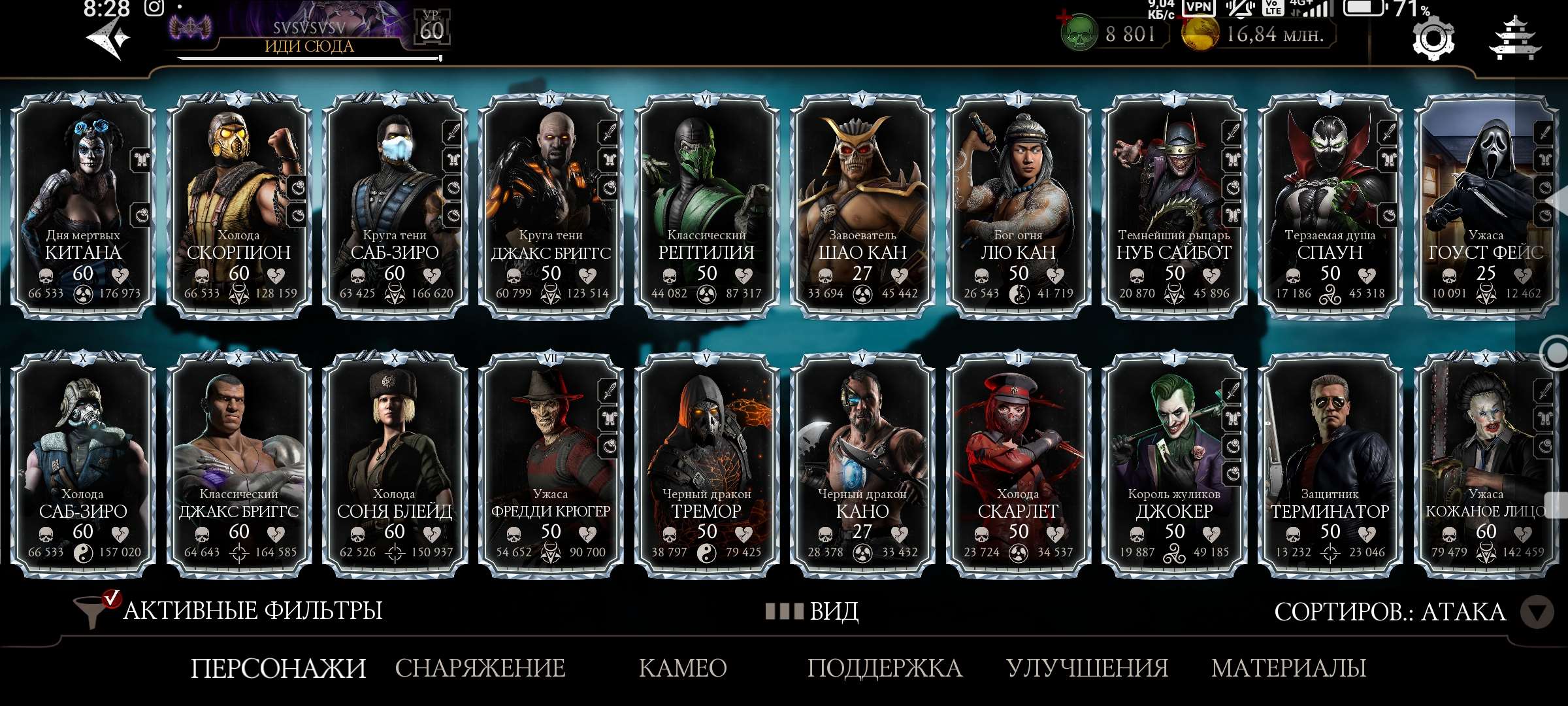This screenshot has width=1568, height=706.
Task: Open the pagoda home menu icon
Action: pyautogui.click(x=1514, y=39)
